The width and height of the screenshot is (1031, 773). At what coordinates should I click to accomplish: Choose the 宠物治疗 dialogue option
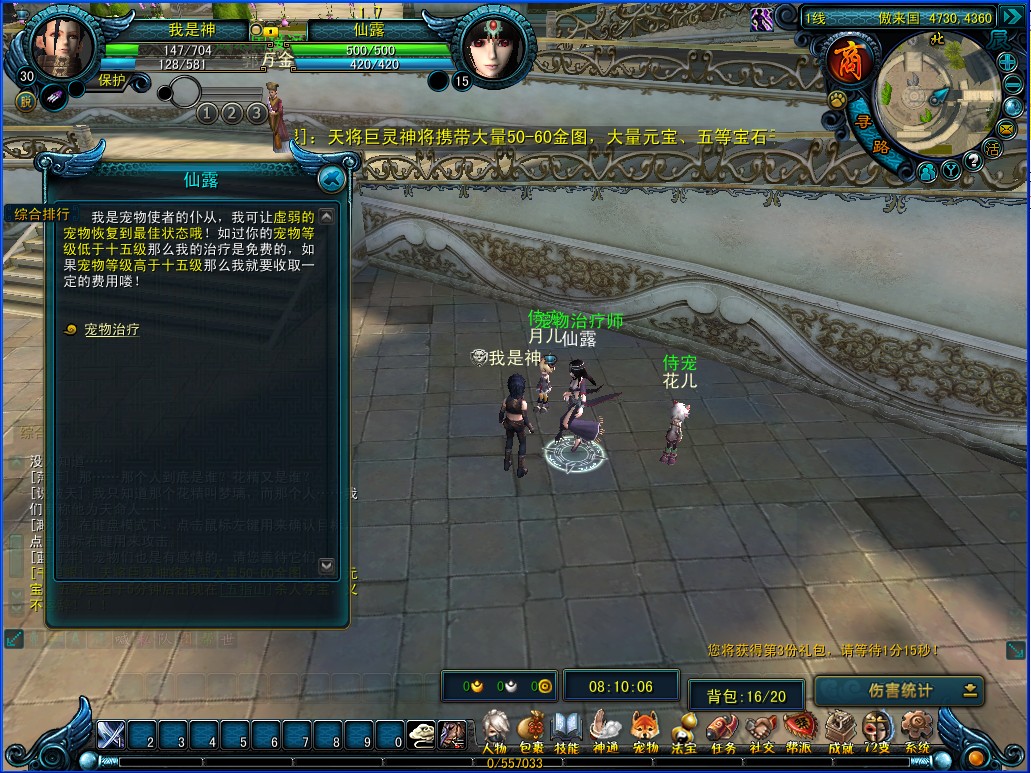(111, 329)
